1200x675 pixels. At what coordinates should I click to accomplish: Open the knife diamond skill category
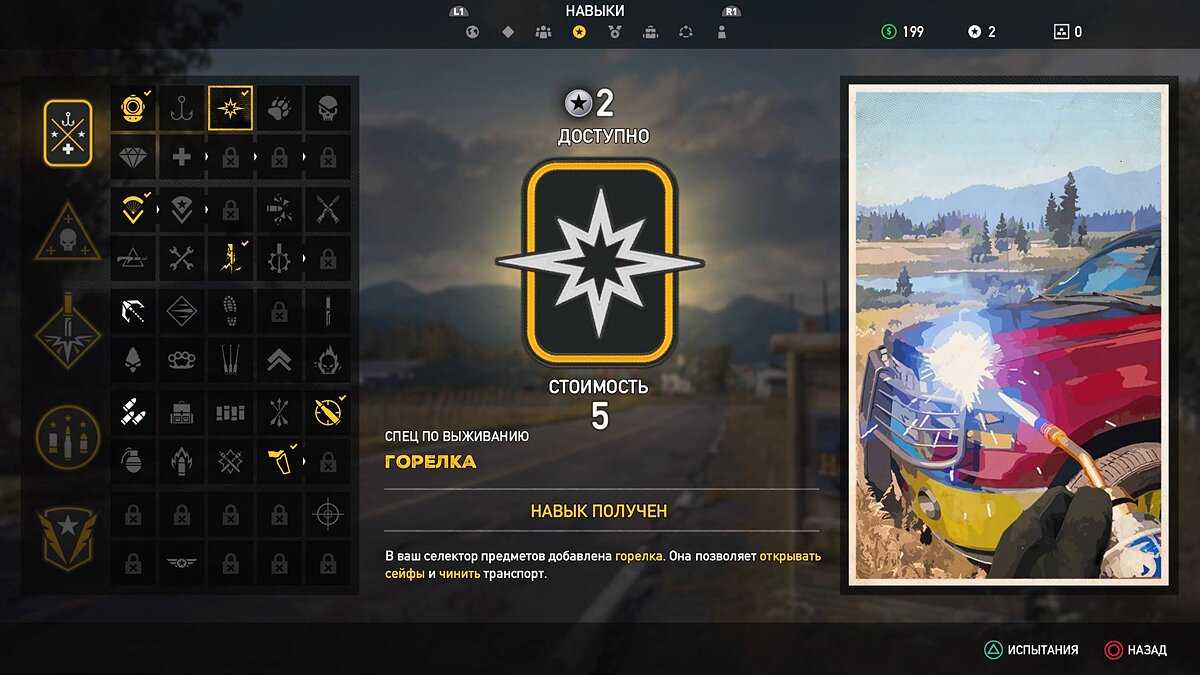click(68, 335)
